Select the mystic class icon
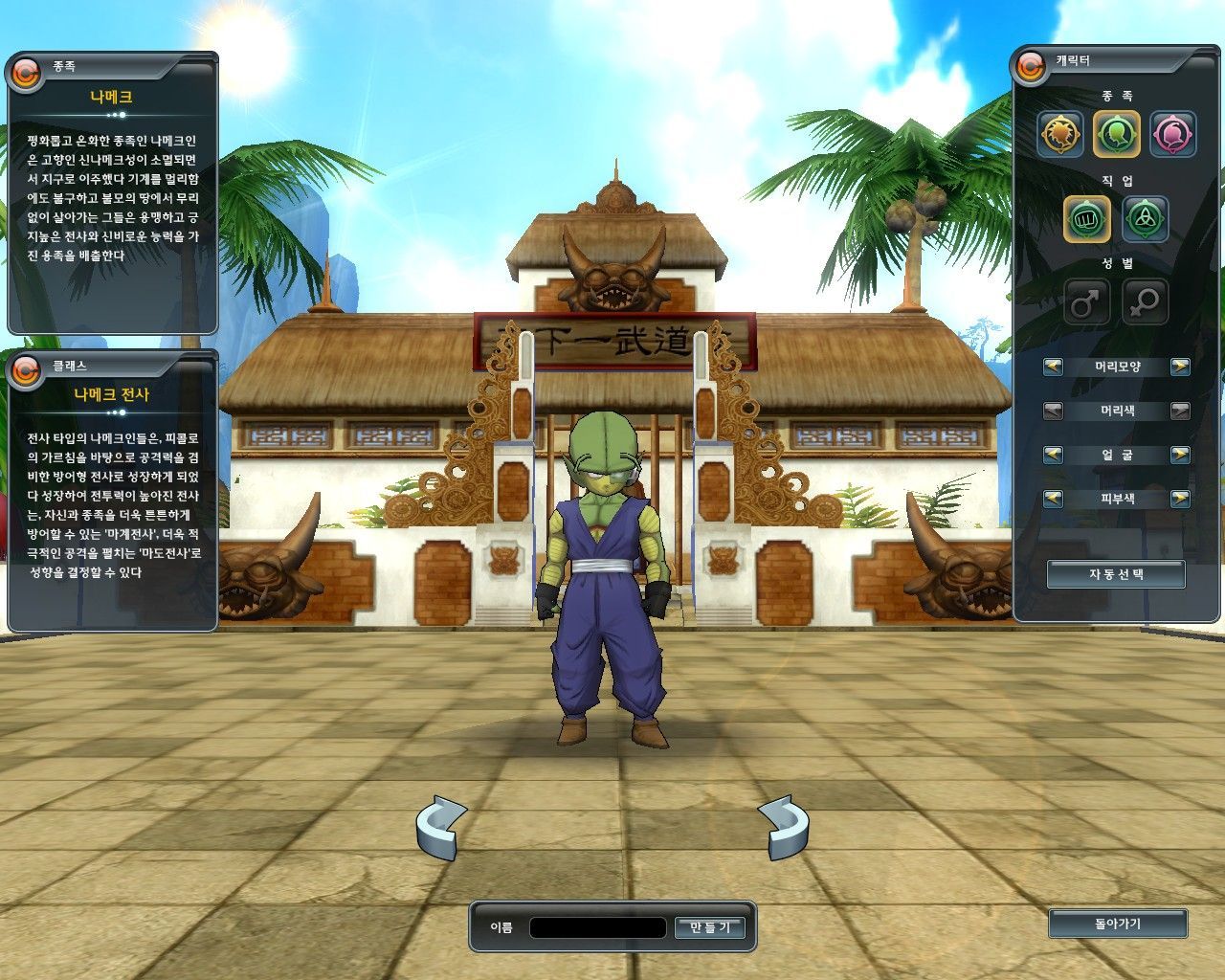1225x980 pixels. [1145, 218]
